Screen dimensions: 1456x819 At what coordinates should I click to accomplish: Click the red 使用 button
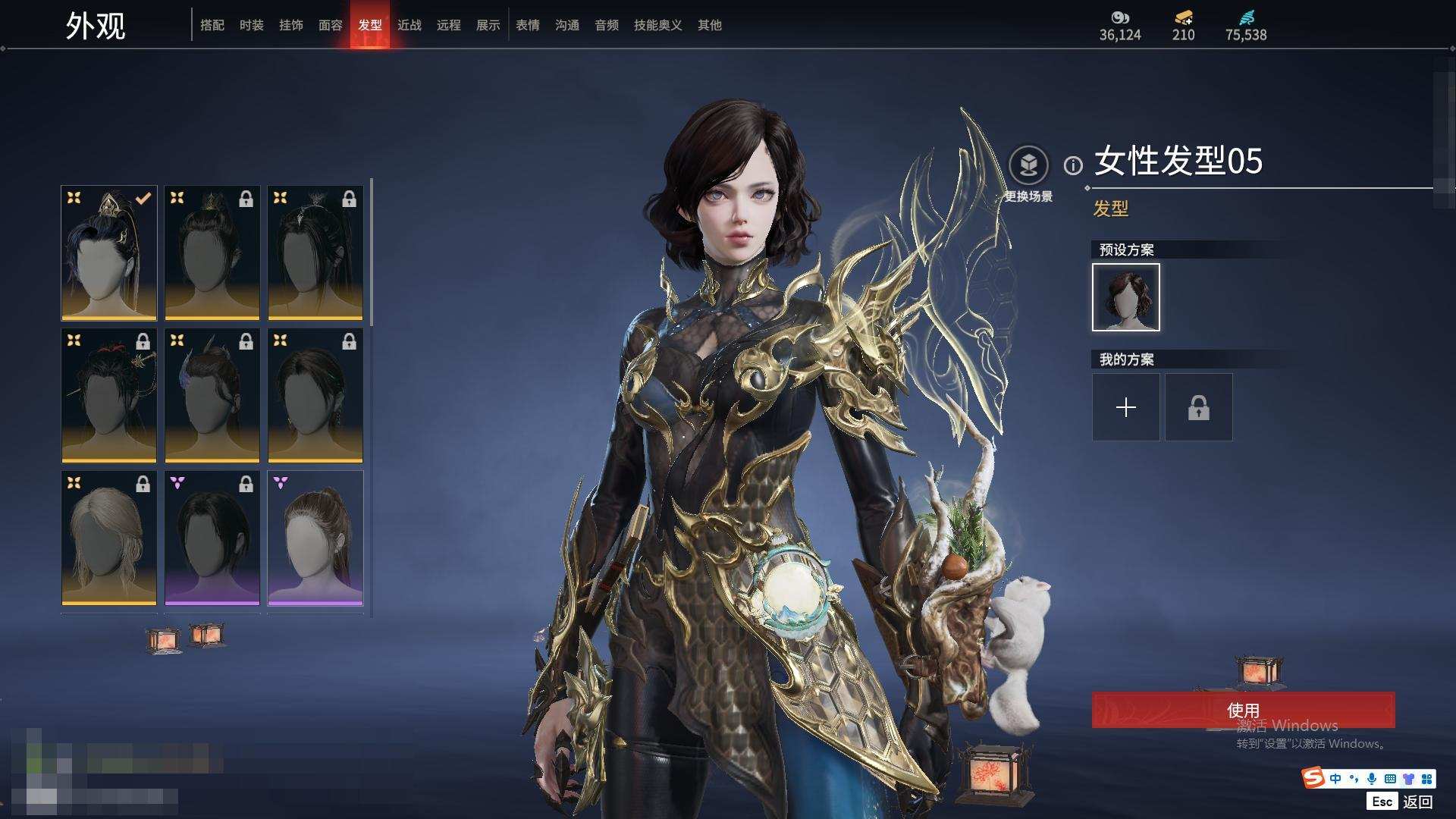[x=1243, y=710]
